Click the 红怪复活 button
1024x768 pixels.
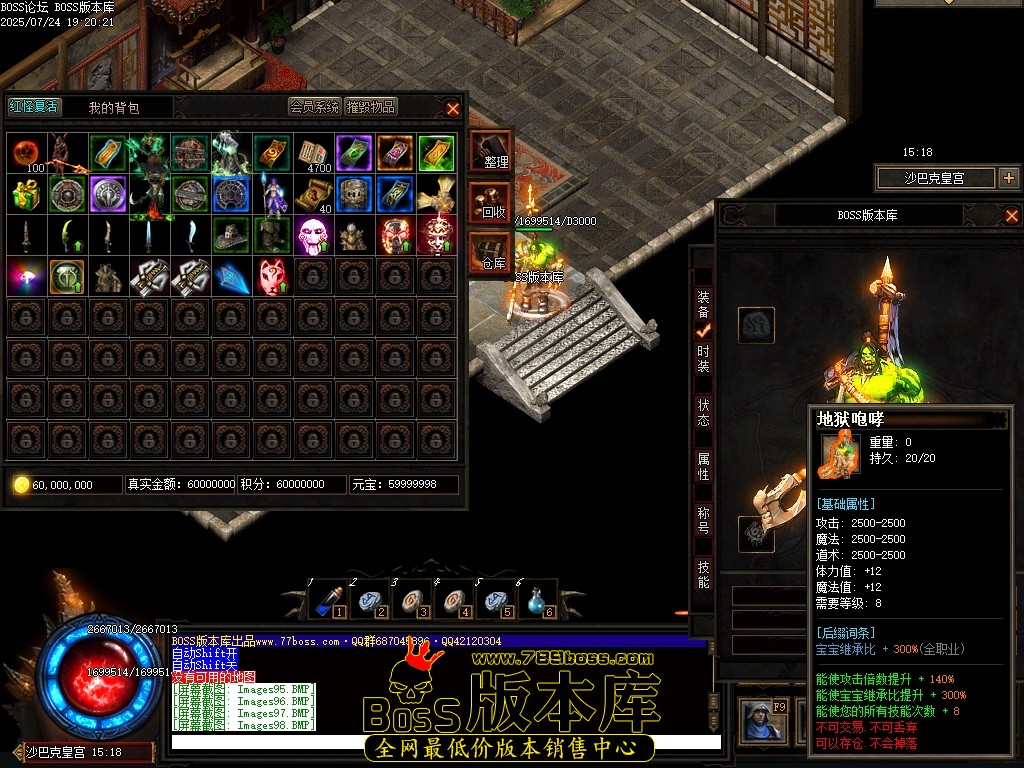tap(34, 107)
